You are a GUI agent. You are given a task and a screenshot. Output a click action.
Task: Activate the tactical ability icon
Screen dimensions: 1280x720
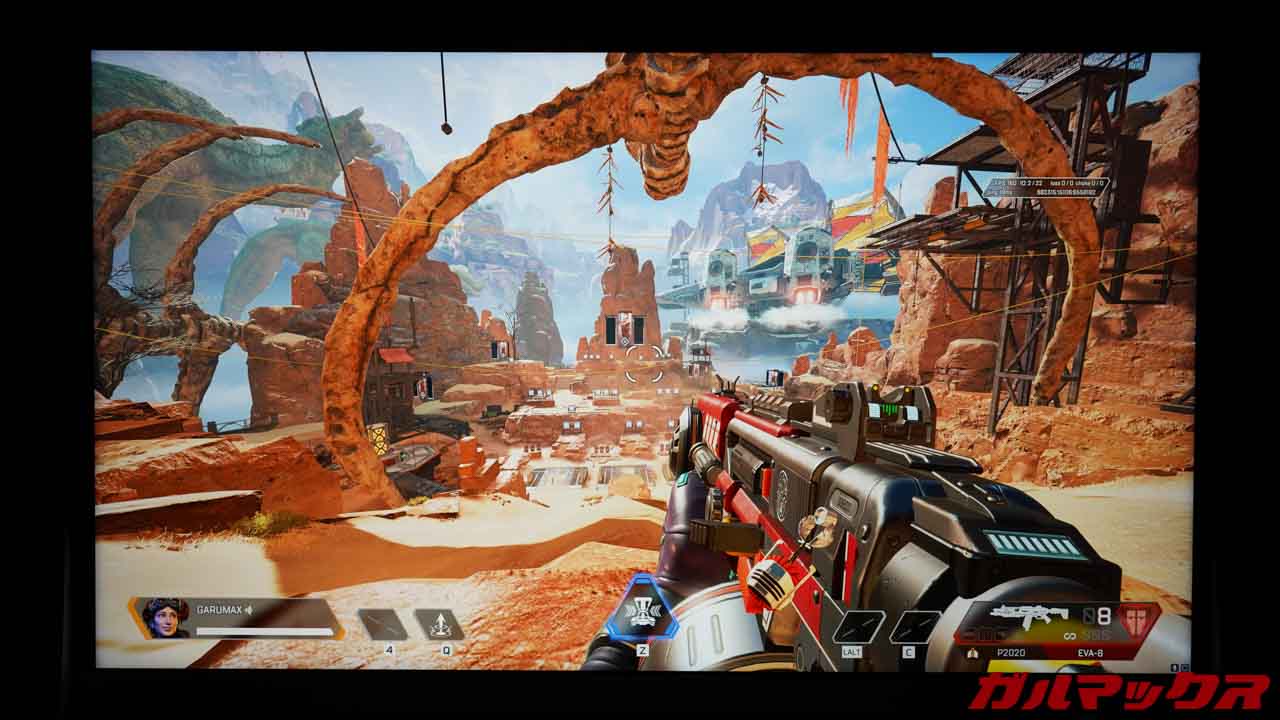coord(439,625)
